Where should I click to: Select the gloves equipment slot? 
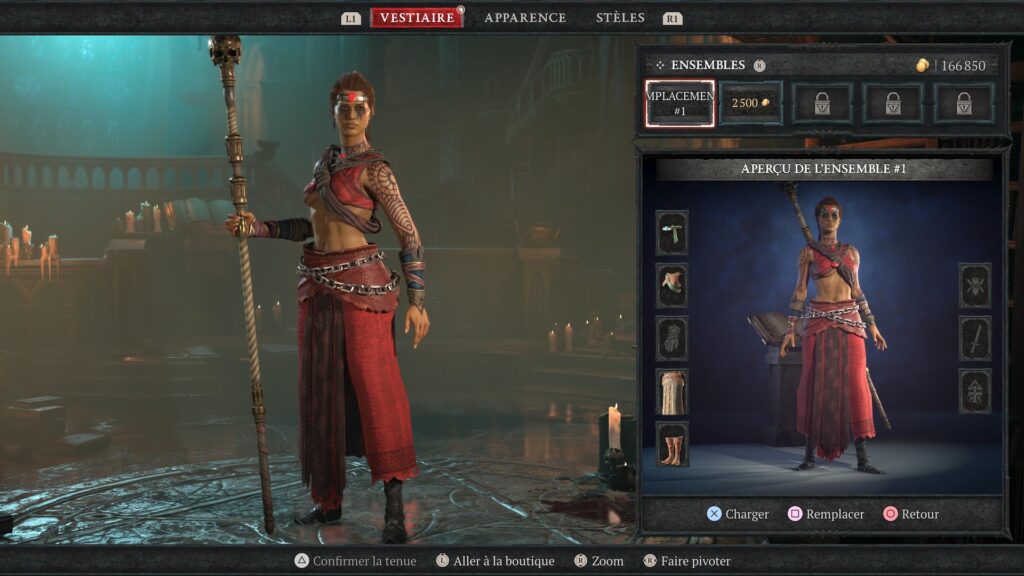tap(672, 338)
